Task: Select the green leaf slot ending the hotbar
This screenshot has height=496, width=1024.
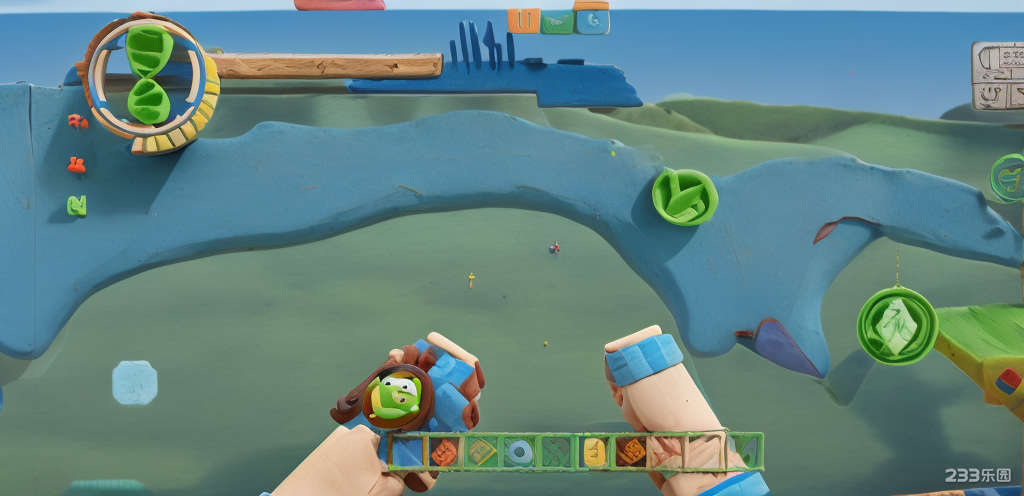Action: point(745,452)
